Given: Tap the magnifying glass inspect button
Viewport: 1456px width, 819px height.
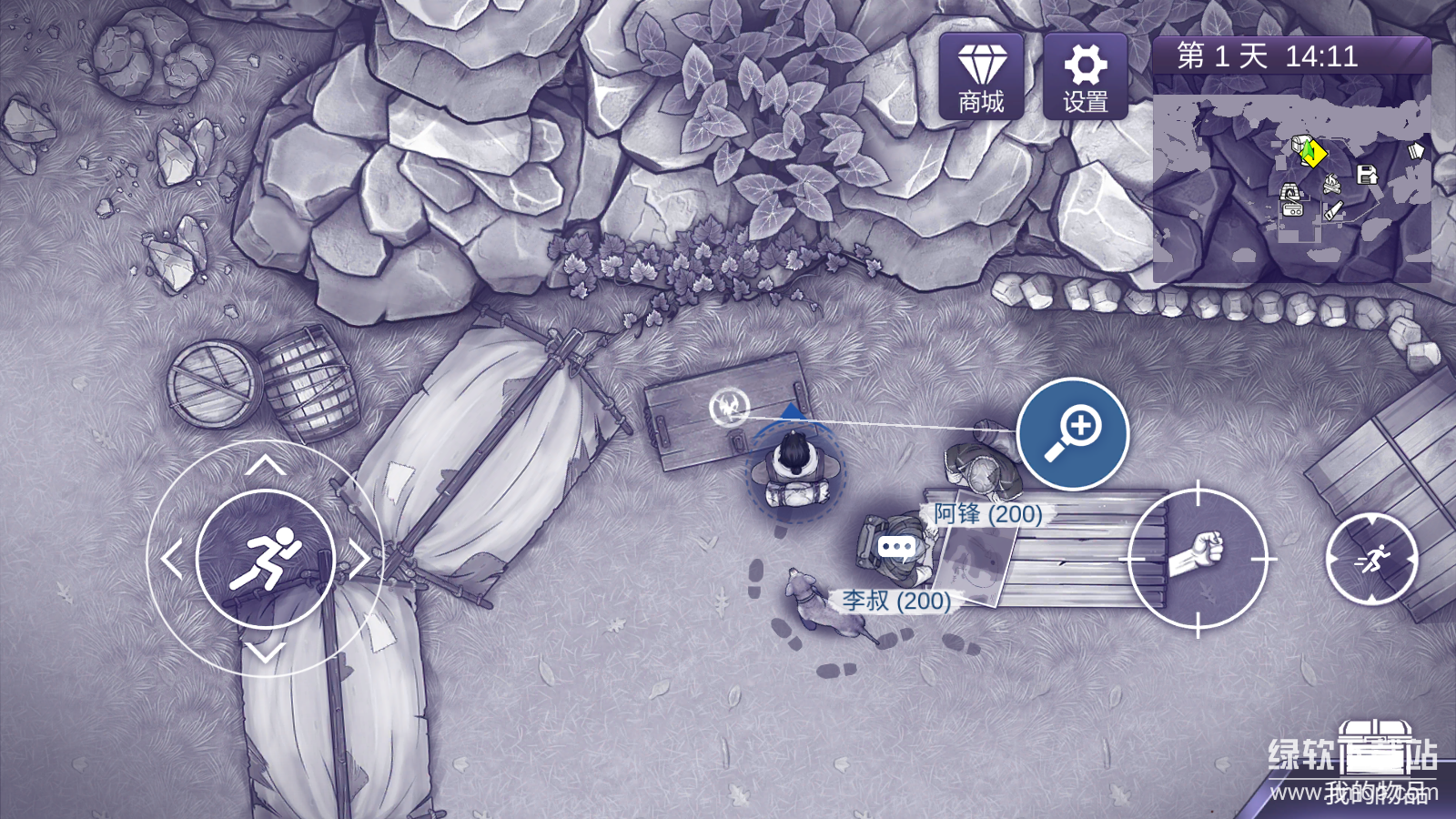Looking at the screenshot, I should 1073,434.
